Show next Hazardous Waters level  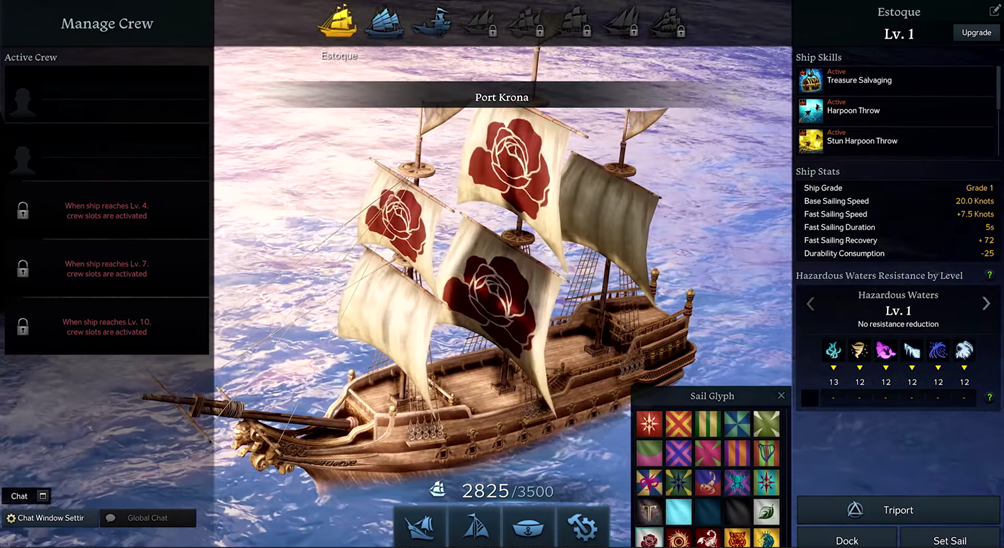[986, 304]
